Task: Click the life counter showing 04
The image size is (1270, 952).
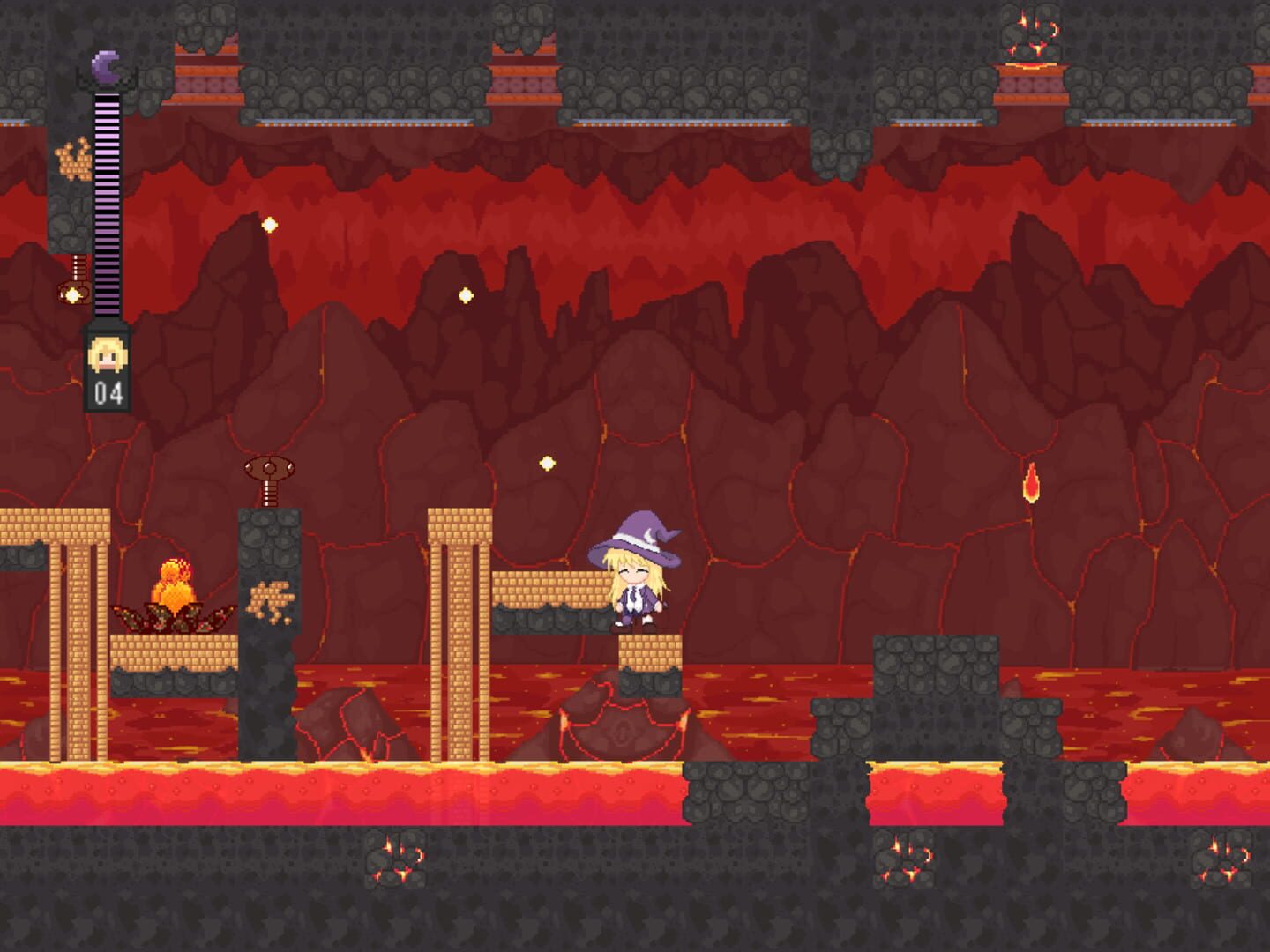Action: point(108,394)
